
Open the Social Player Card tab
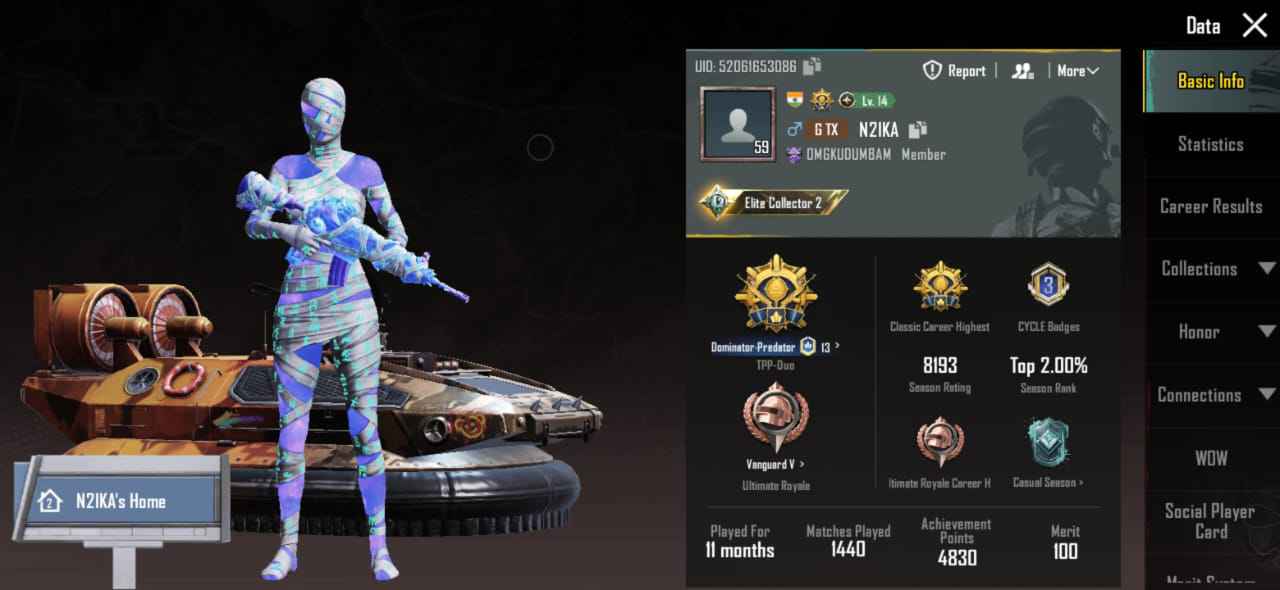pos(1210,520)
